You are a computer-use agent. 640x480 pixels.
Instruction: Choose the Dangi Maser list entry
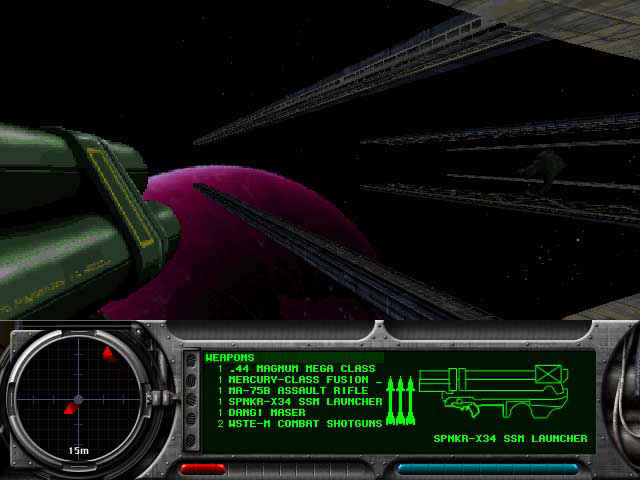264,412
